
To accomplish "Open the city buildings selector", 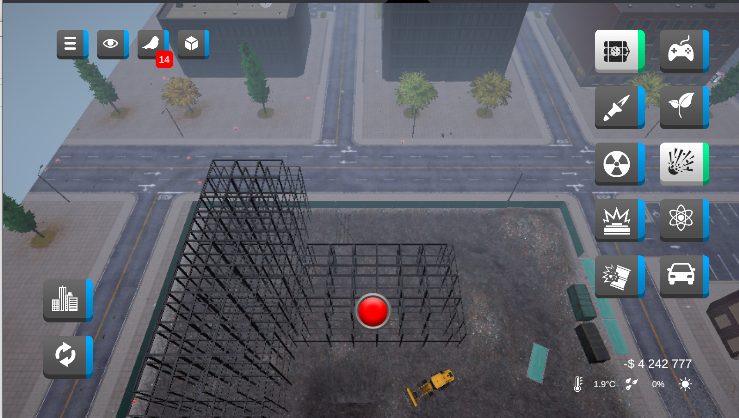I will (66, 299).
